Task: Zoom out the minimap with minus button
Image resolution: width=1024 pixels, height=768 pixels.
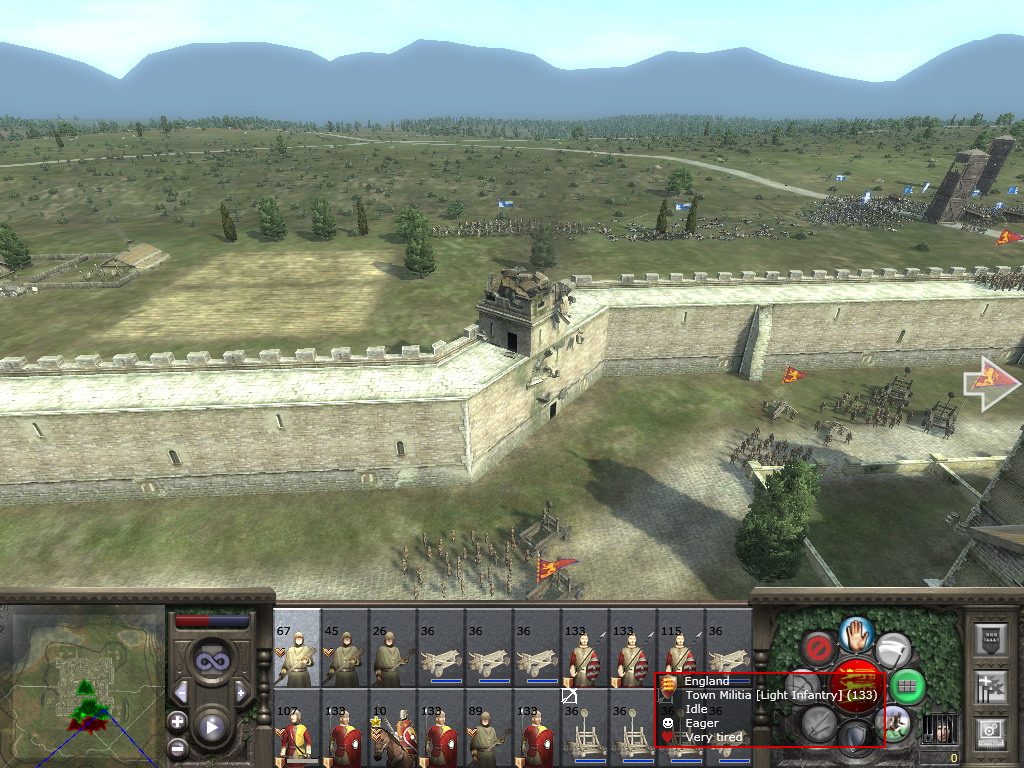Action: pos(178,747)
